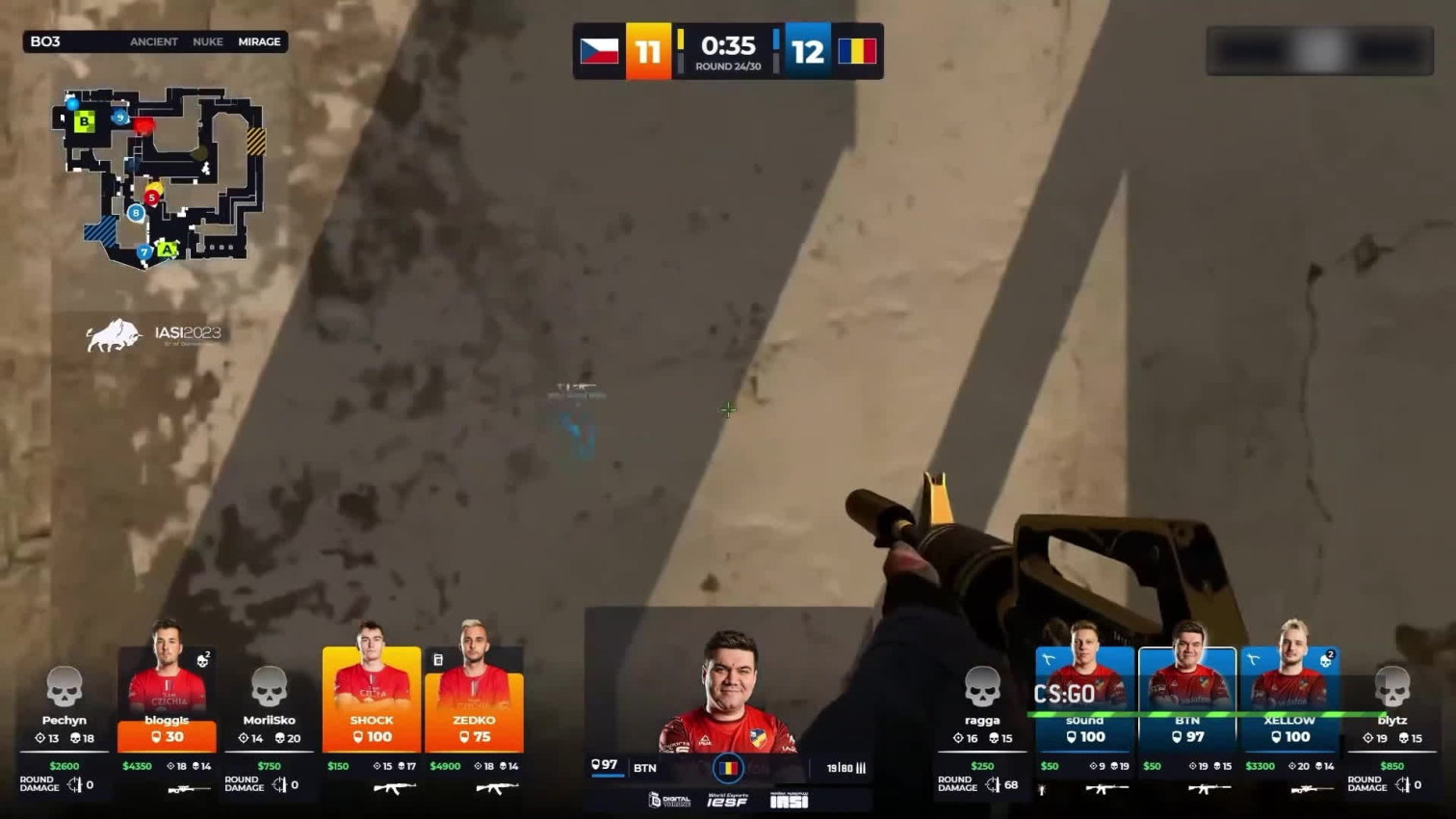Open the Mirage minimap
This screenshot has height=819, width=1456.
pos(159,178)
